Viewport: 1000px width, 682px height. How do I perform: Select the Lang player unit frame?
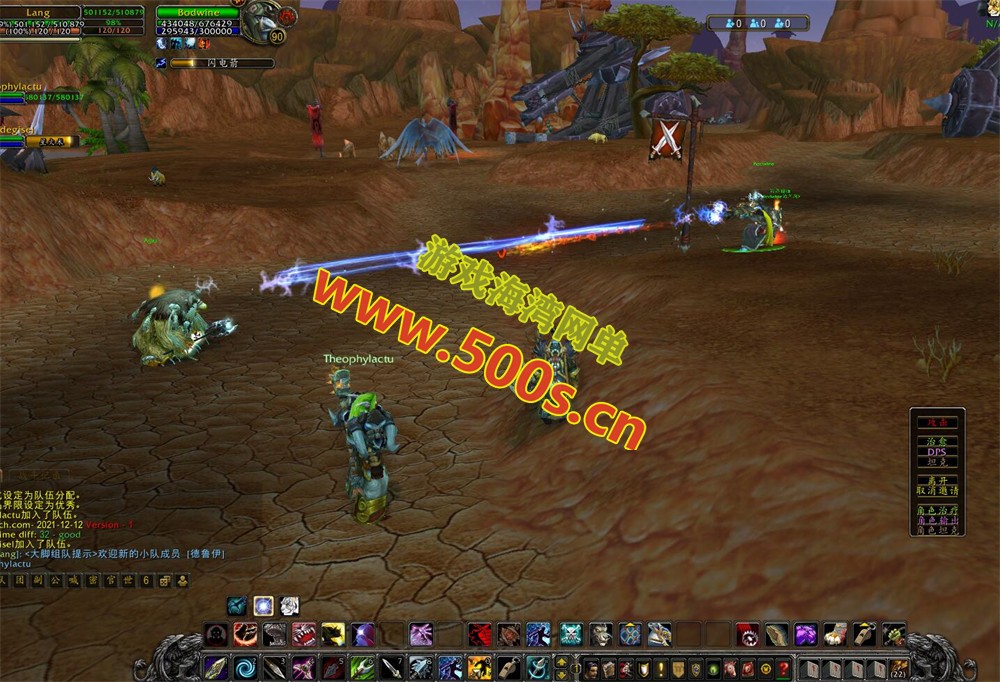tap(40, 19)
